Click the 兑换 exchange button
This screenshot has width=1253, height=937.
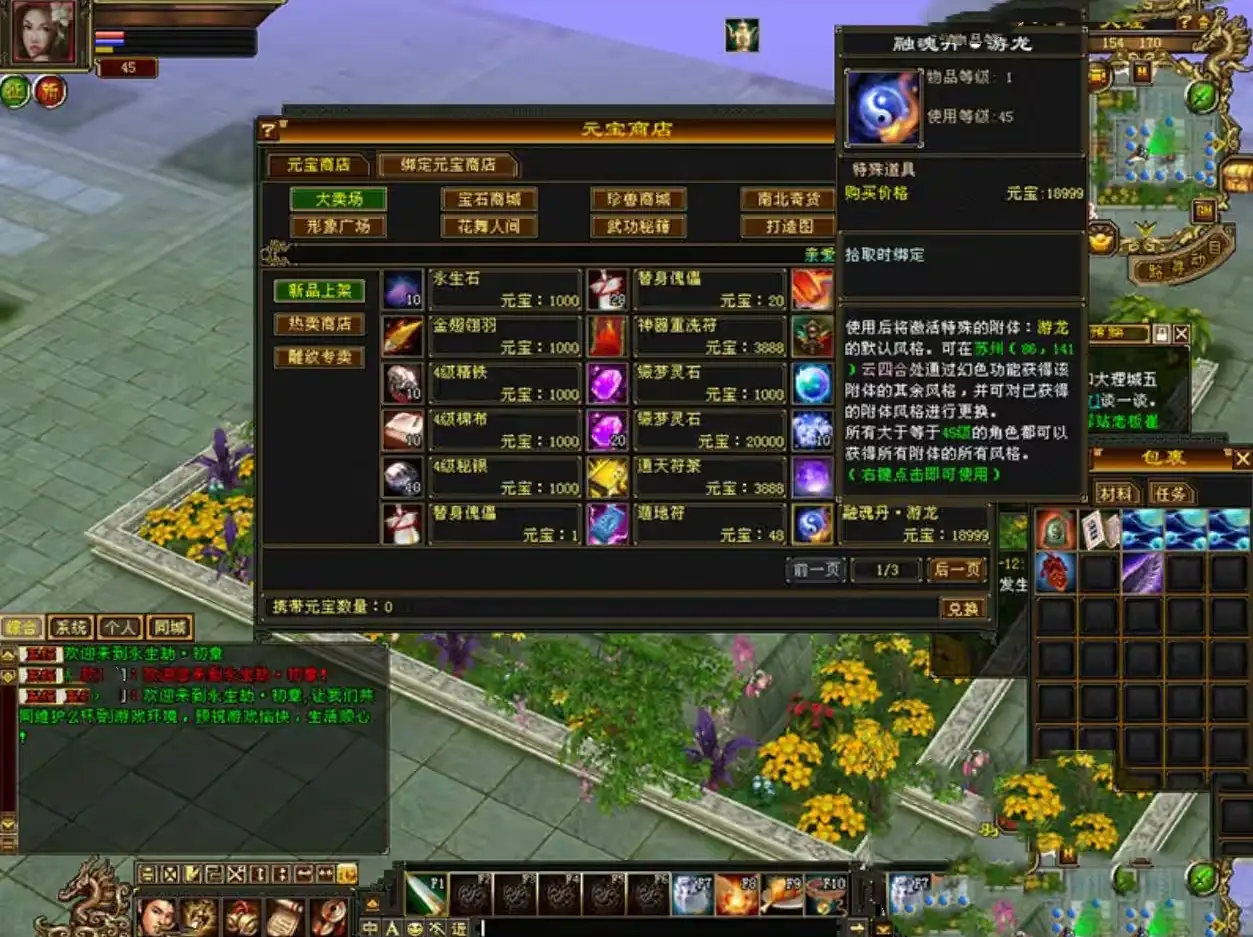click(x=963, y=608)
